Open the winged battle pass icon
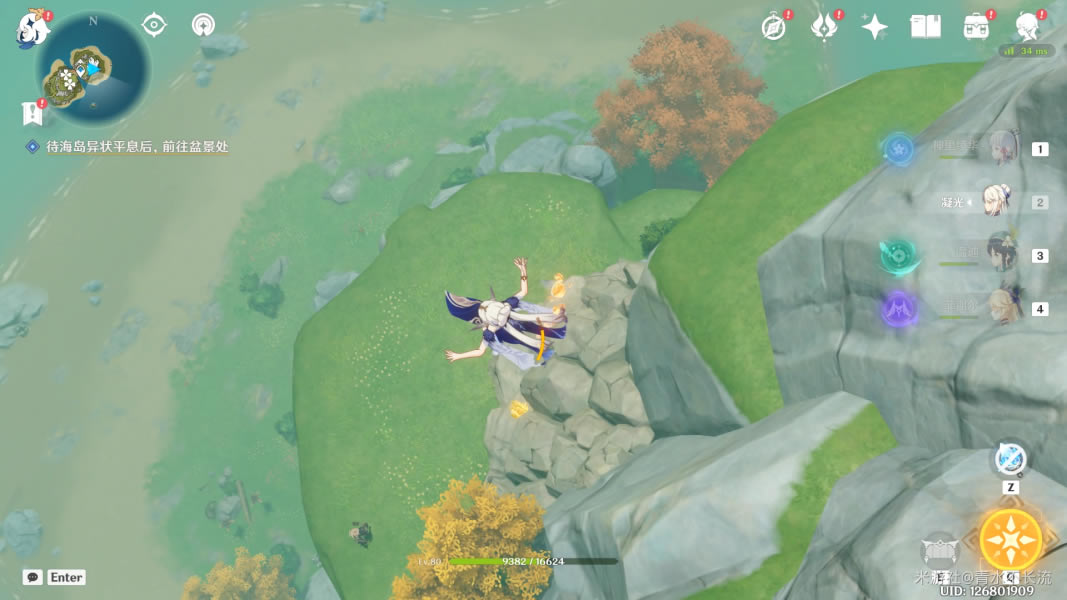This screenshot has width=1067, height=600. [x=823, y=27]
